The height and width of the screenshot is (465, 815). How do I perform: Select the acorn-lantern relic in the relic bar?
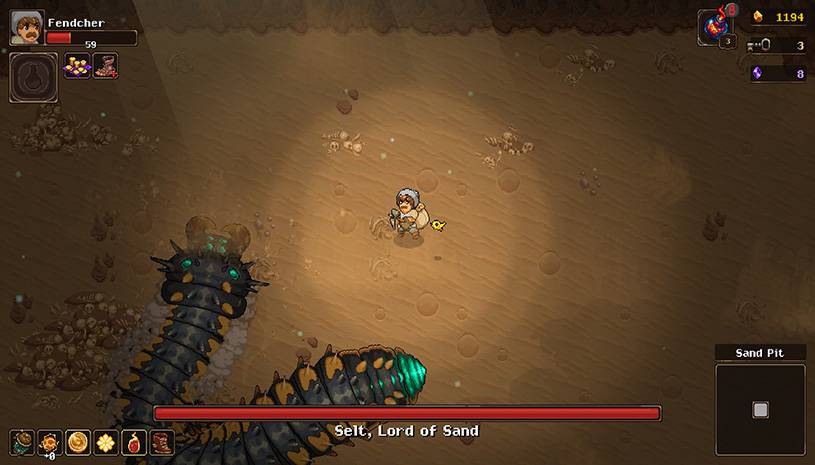[x=22, y=442]
